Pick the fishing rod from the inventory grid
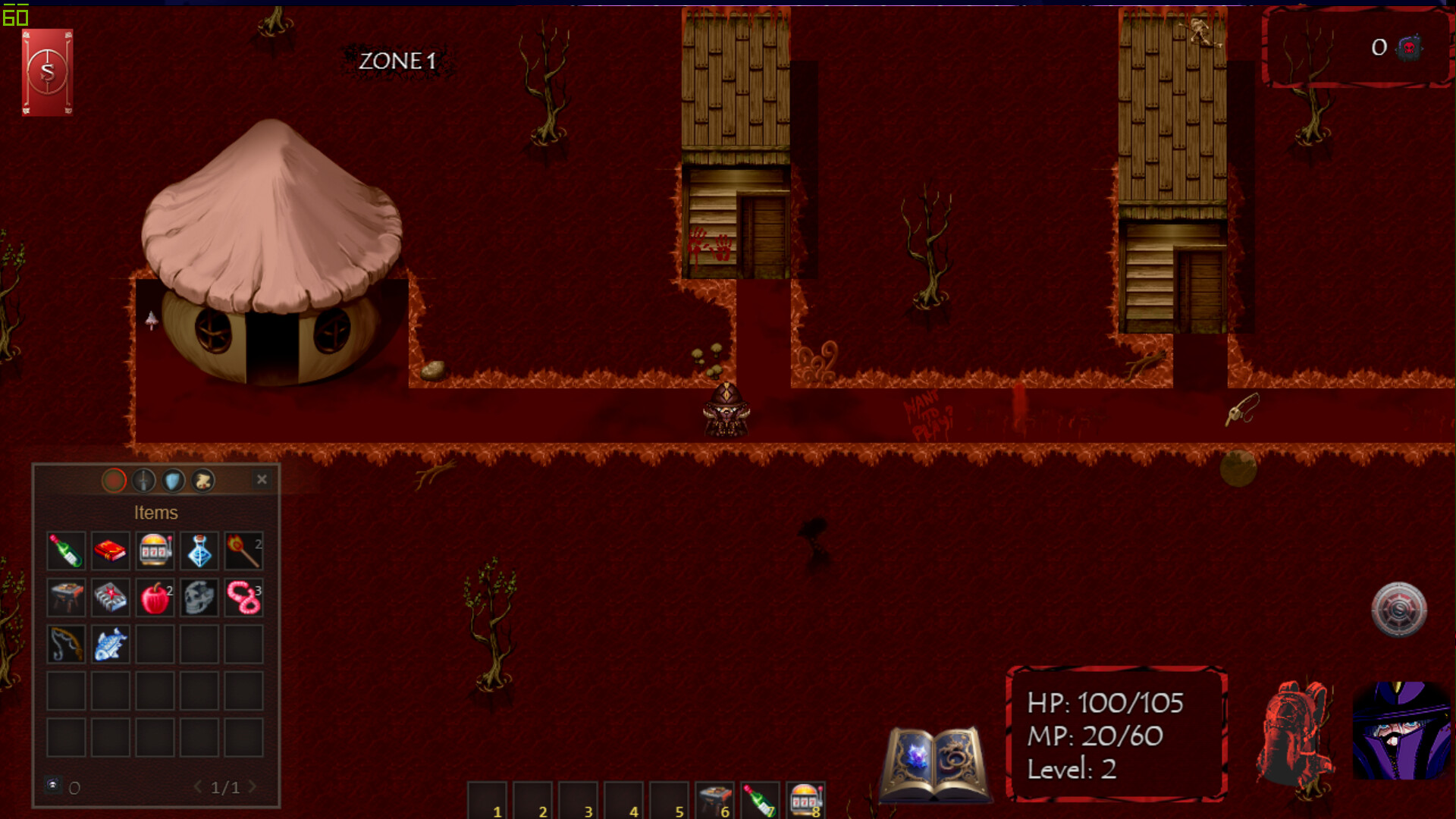The image size is (1456, 819). pyautogui.click(x=66, y=643)
